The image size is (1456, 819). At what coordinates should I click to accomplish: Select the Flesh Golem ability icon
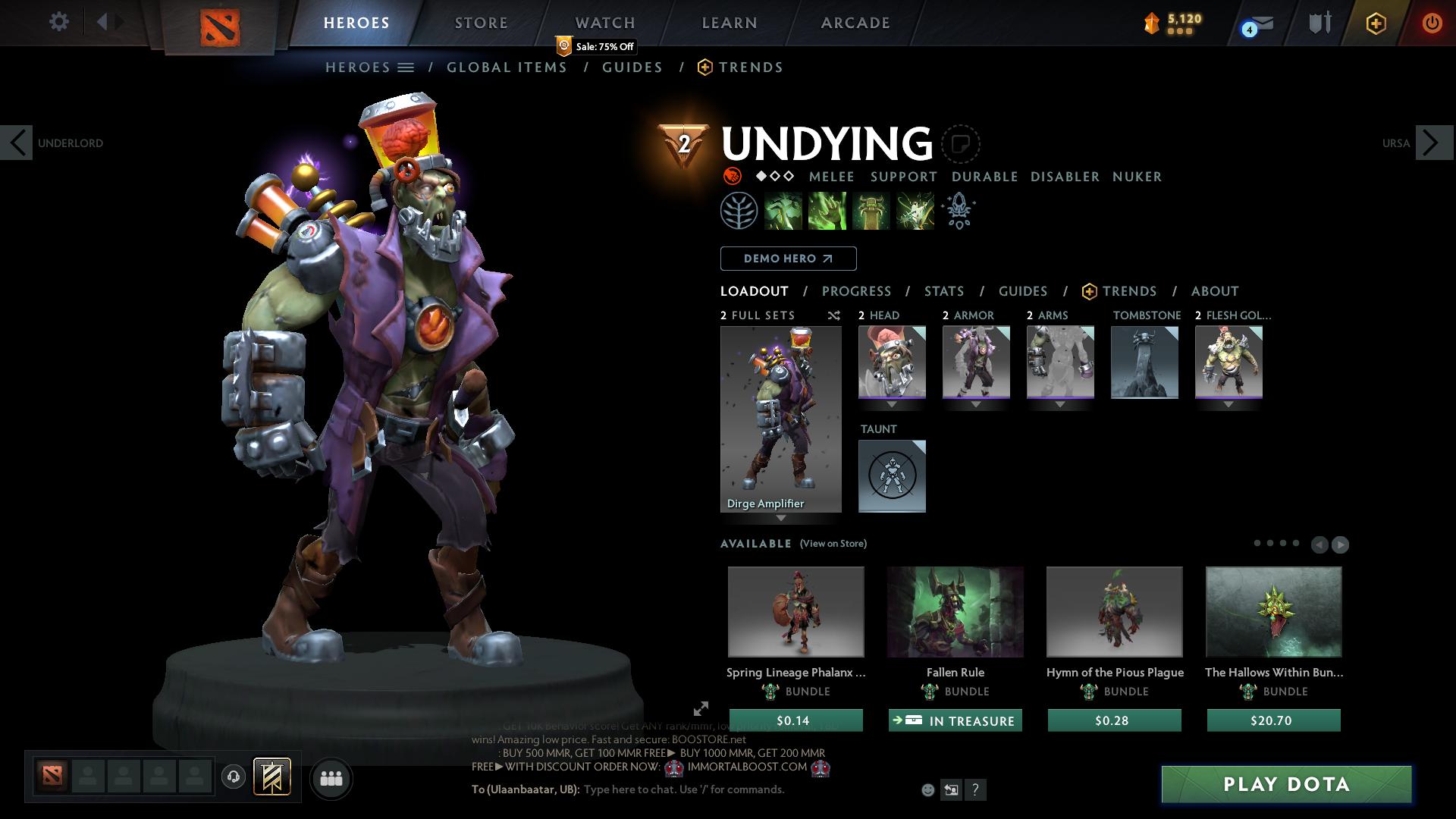pos(915,210)
